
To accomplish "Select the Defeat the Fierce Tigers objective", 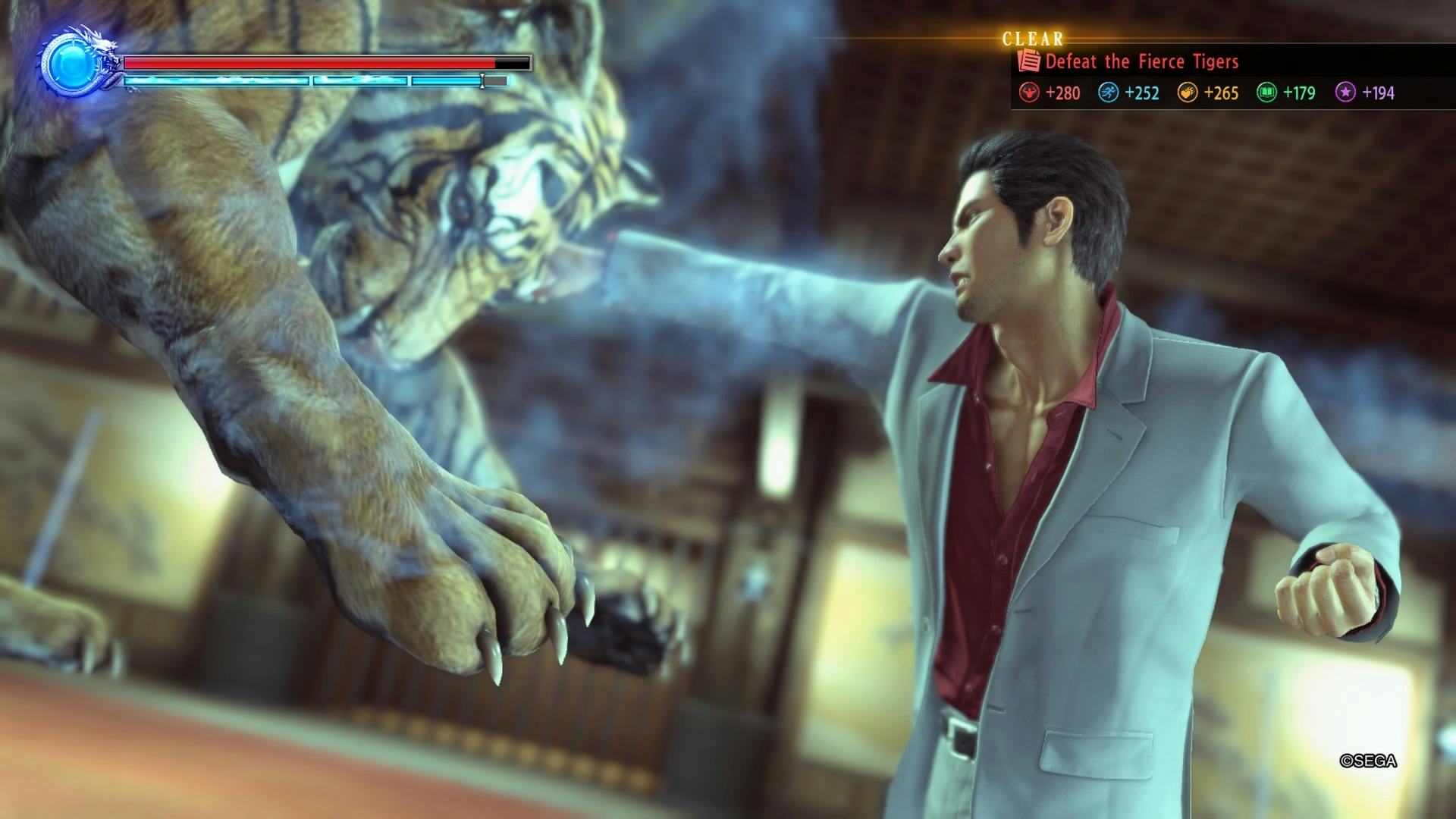I will [1141, 61].
